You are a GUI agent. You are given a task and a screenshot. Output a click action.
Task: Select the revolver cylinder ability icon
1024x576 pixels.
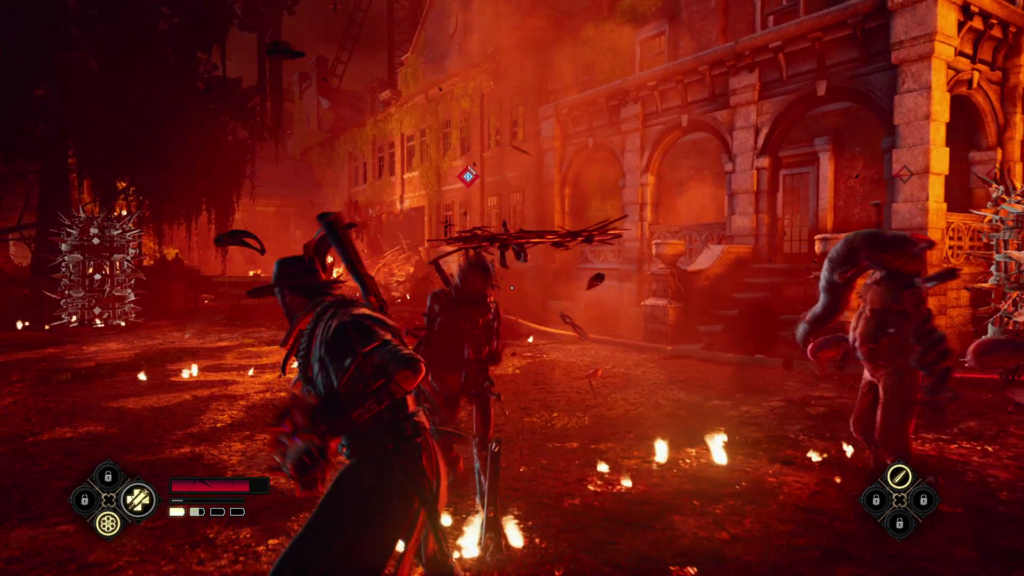[108, 522]
